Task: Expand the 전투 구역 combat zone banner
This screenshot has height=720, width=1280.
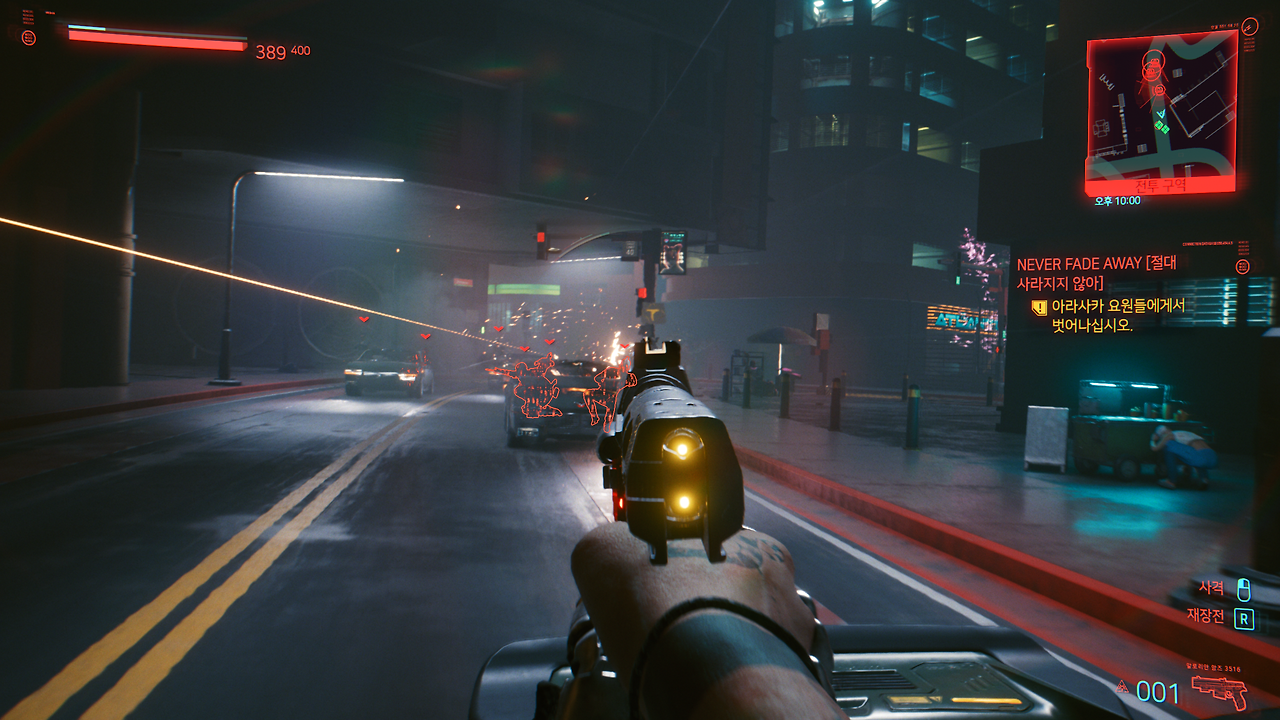Action: (x=1161, y=186)
